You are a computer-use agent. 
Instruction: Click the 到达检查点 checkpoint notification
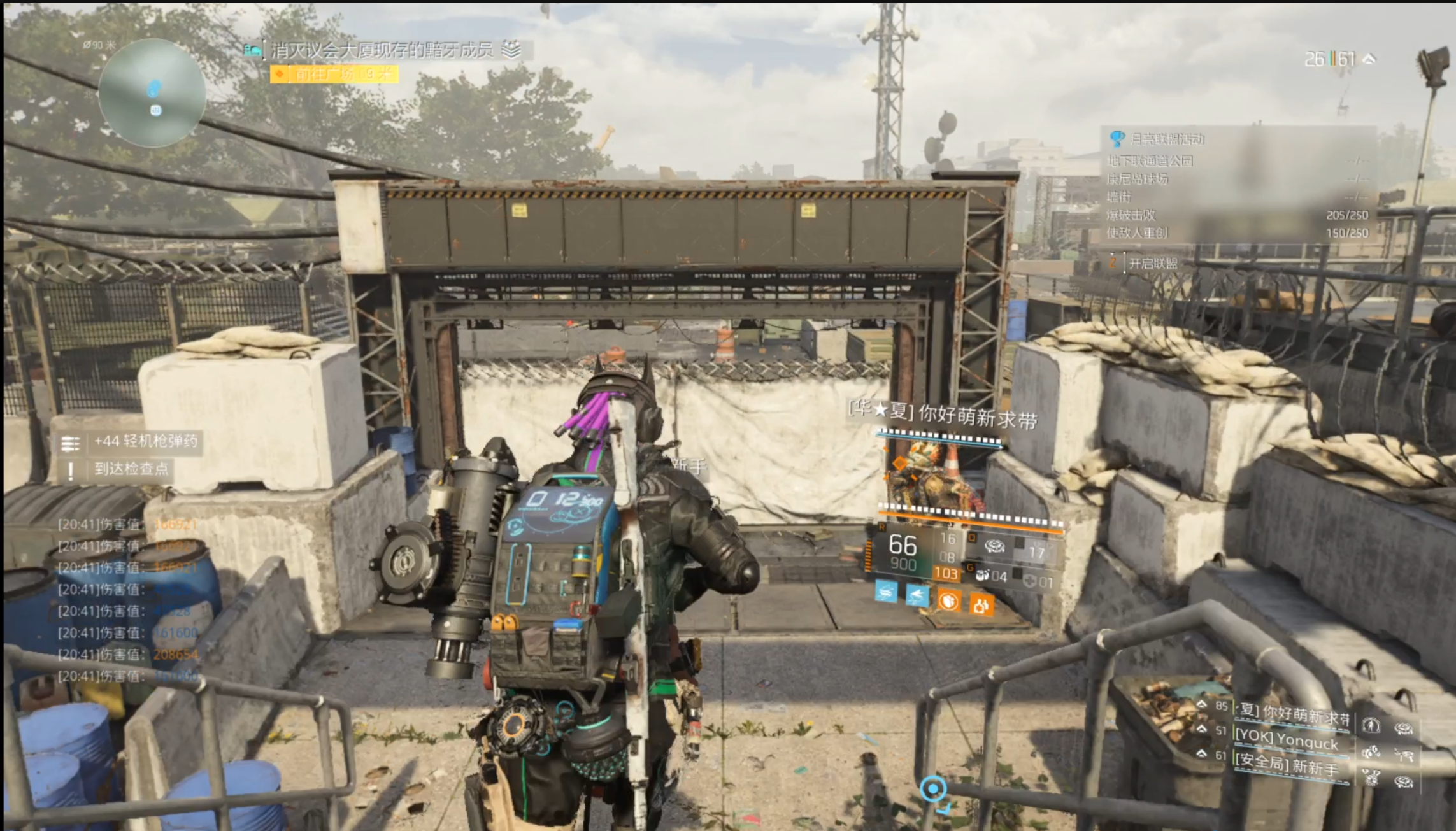click(x=131, y=469)
